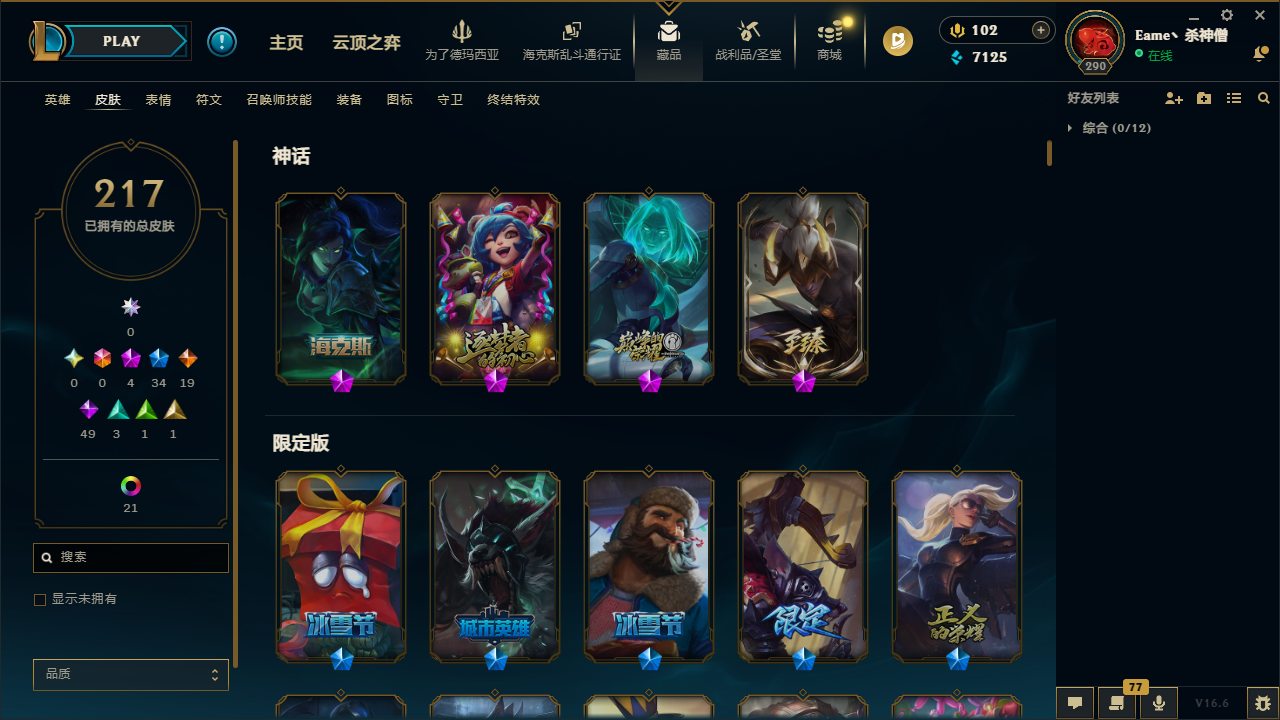Open the add friend panel

pos(1174,98)
